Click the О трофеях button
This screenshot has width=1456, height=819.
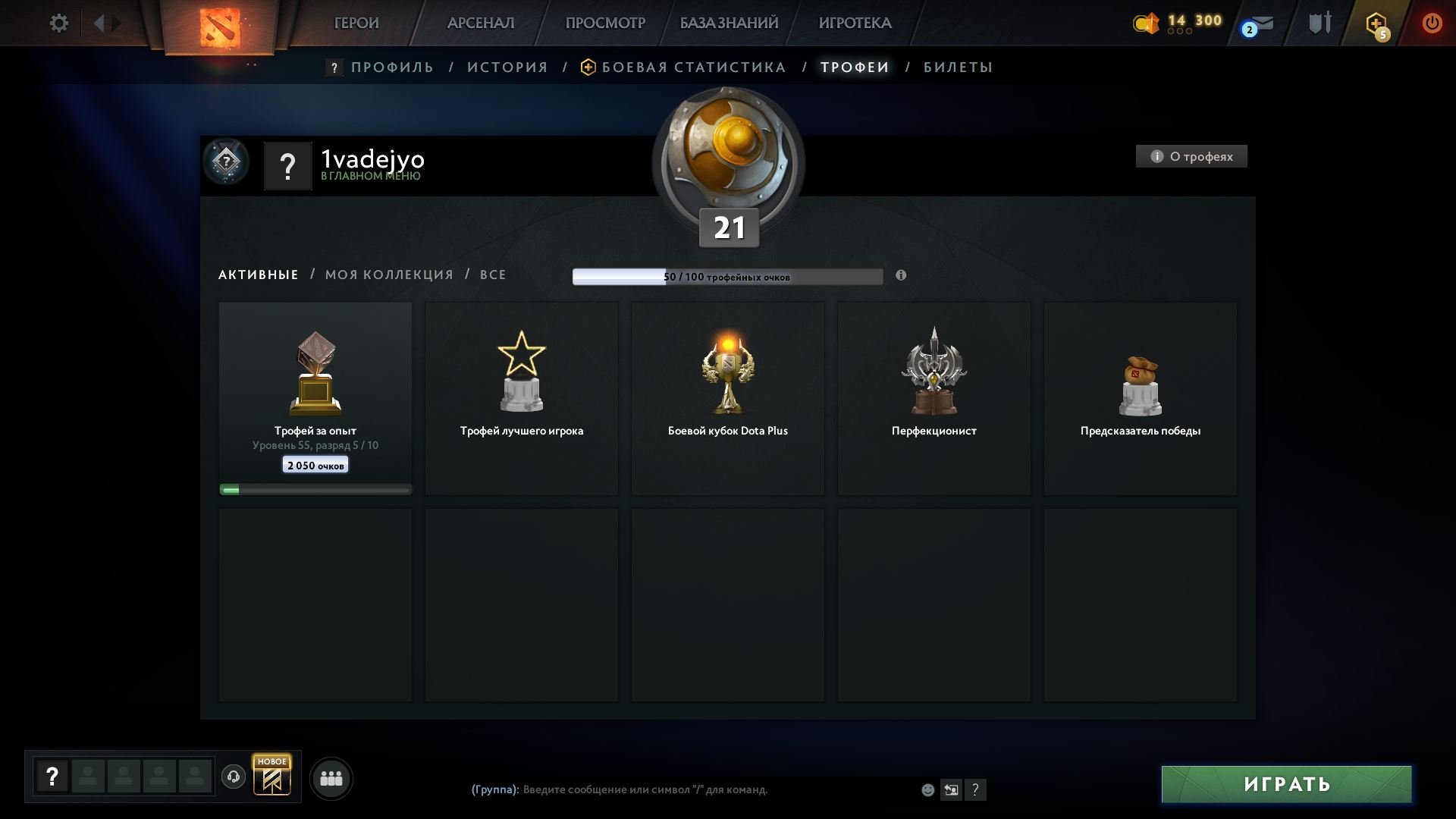pyautogui.click(x=1191, y=156)
